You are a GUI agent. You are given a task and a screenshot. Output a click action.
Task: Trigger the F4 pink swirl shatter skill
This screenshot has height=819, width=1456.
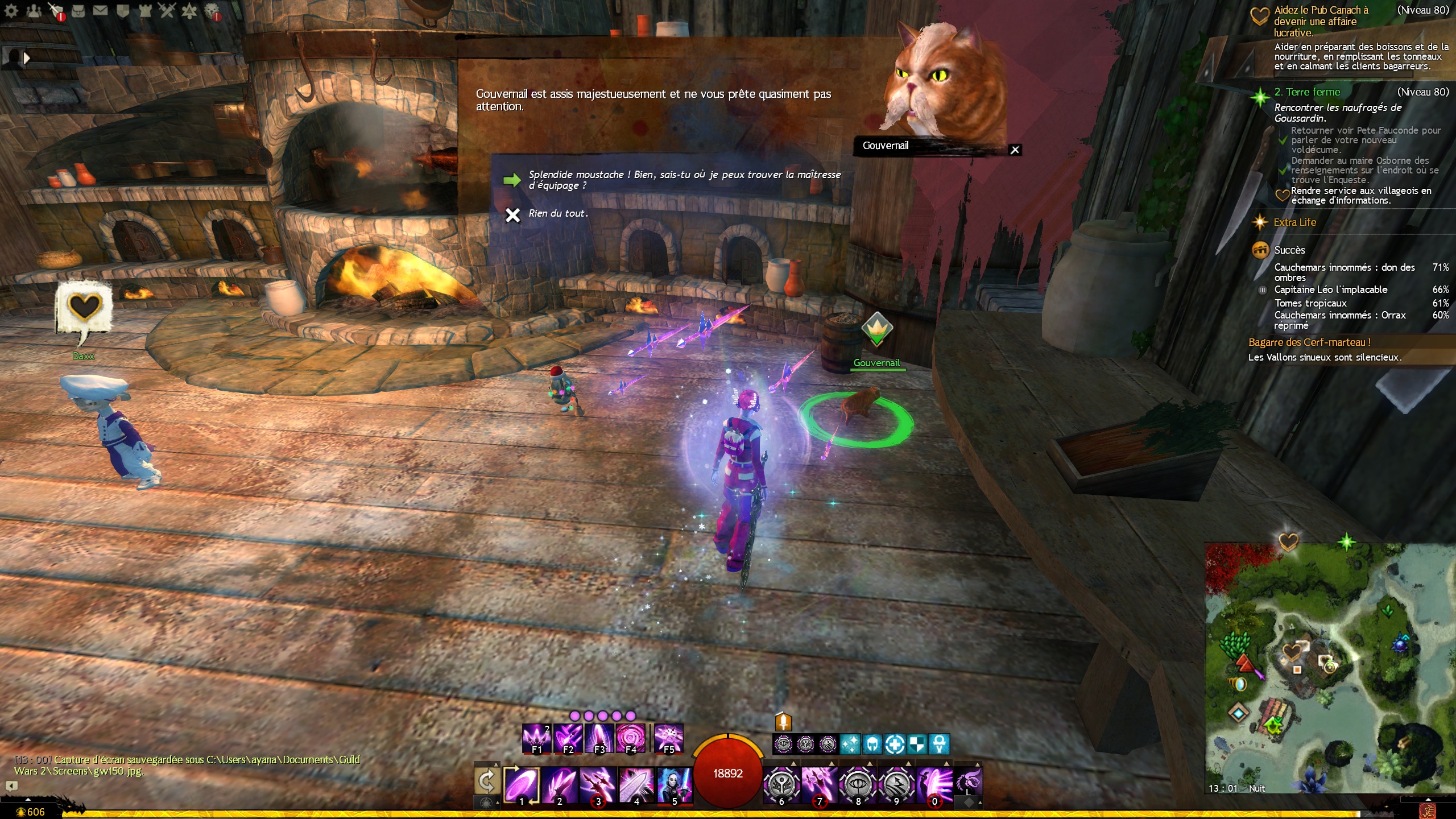(631, 738)
